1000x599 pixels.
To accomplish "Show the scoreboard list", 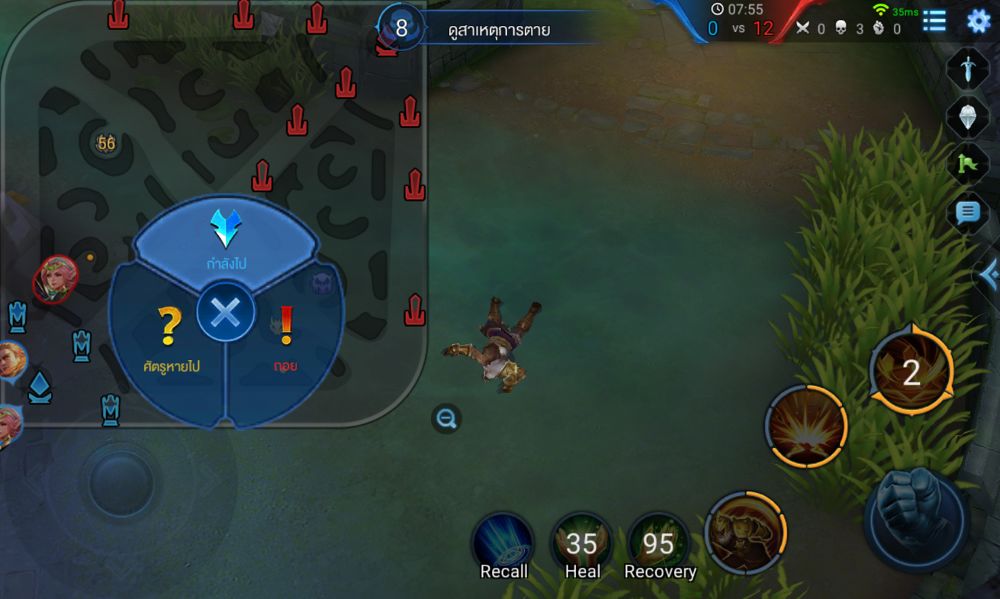I will pyautogui.click(x=934, y=20).
